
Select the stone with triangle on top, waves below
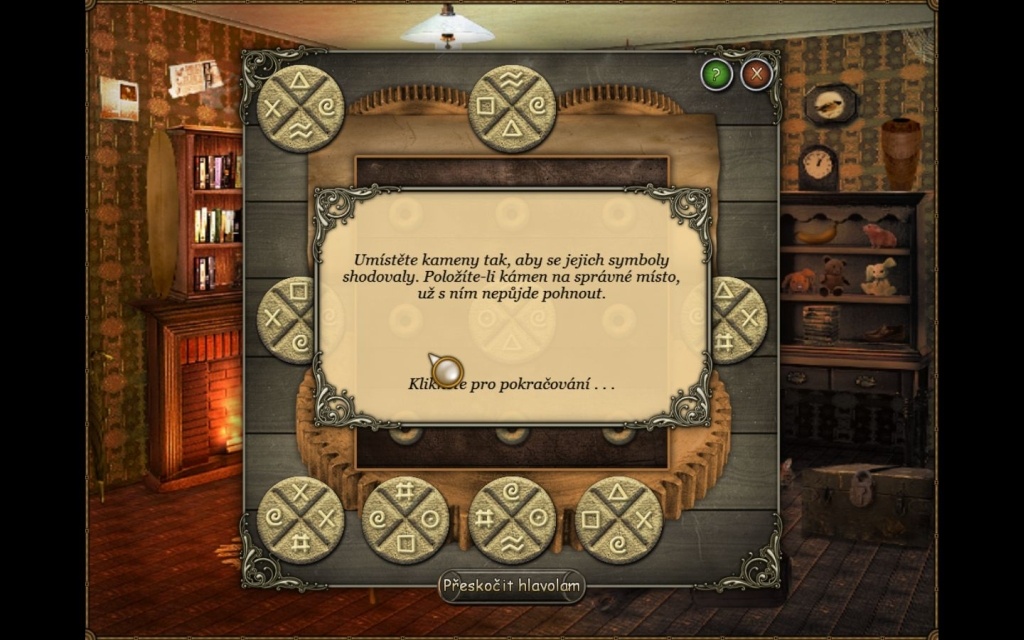(300, 108)
